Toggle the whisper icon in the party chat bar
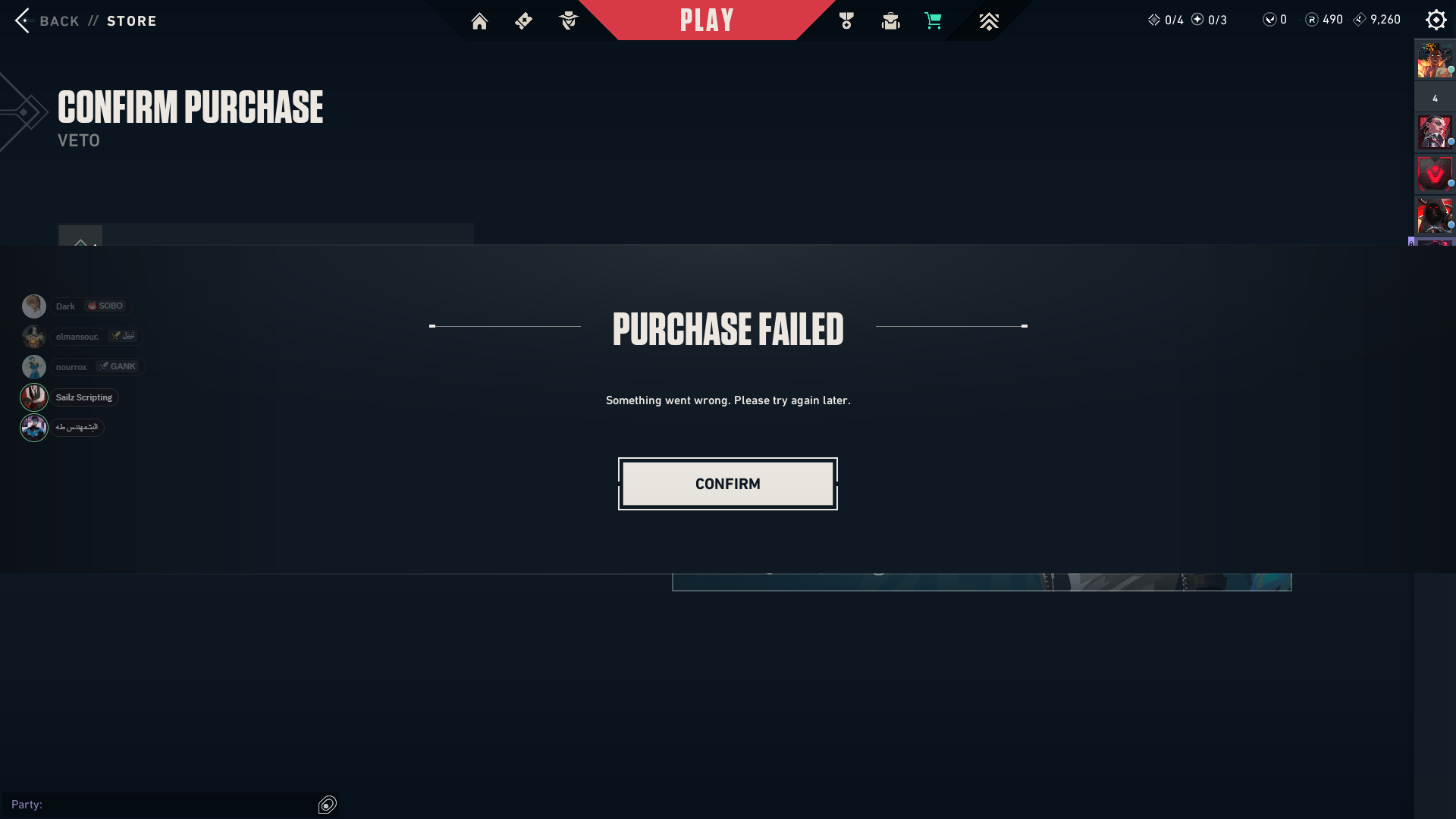Image resolution: width=1456 pixels, height=819 pixels. 327,805
